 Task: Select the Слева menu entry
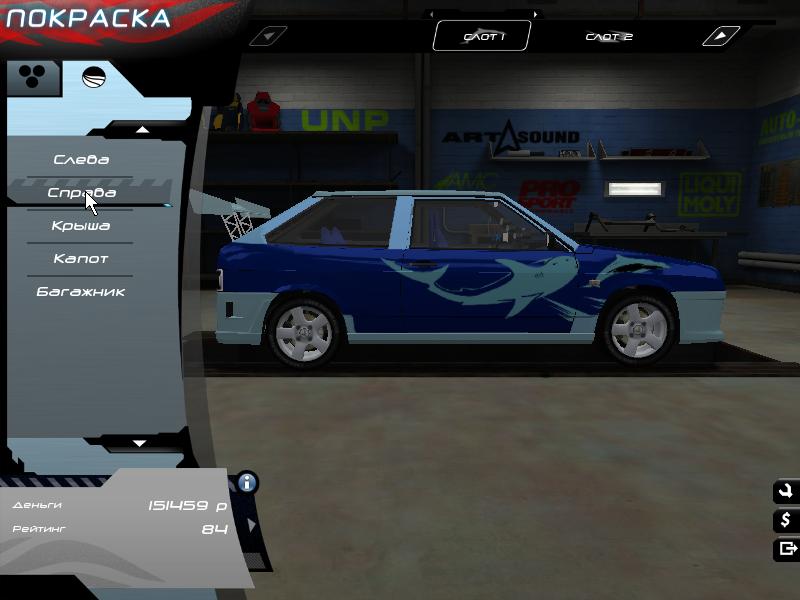[81, 160]
